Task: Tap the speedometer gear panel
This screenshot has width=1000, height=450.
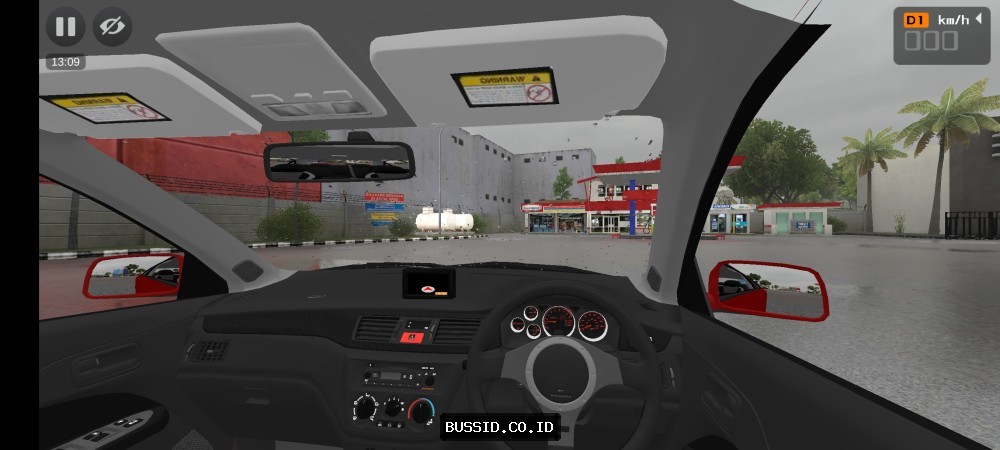Action: pyautogui.click(x=941, y=35)
